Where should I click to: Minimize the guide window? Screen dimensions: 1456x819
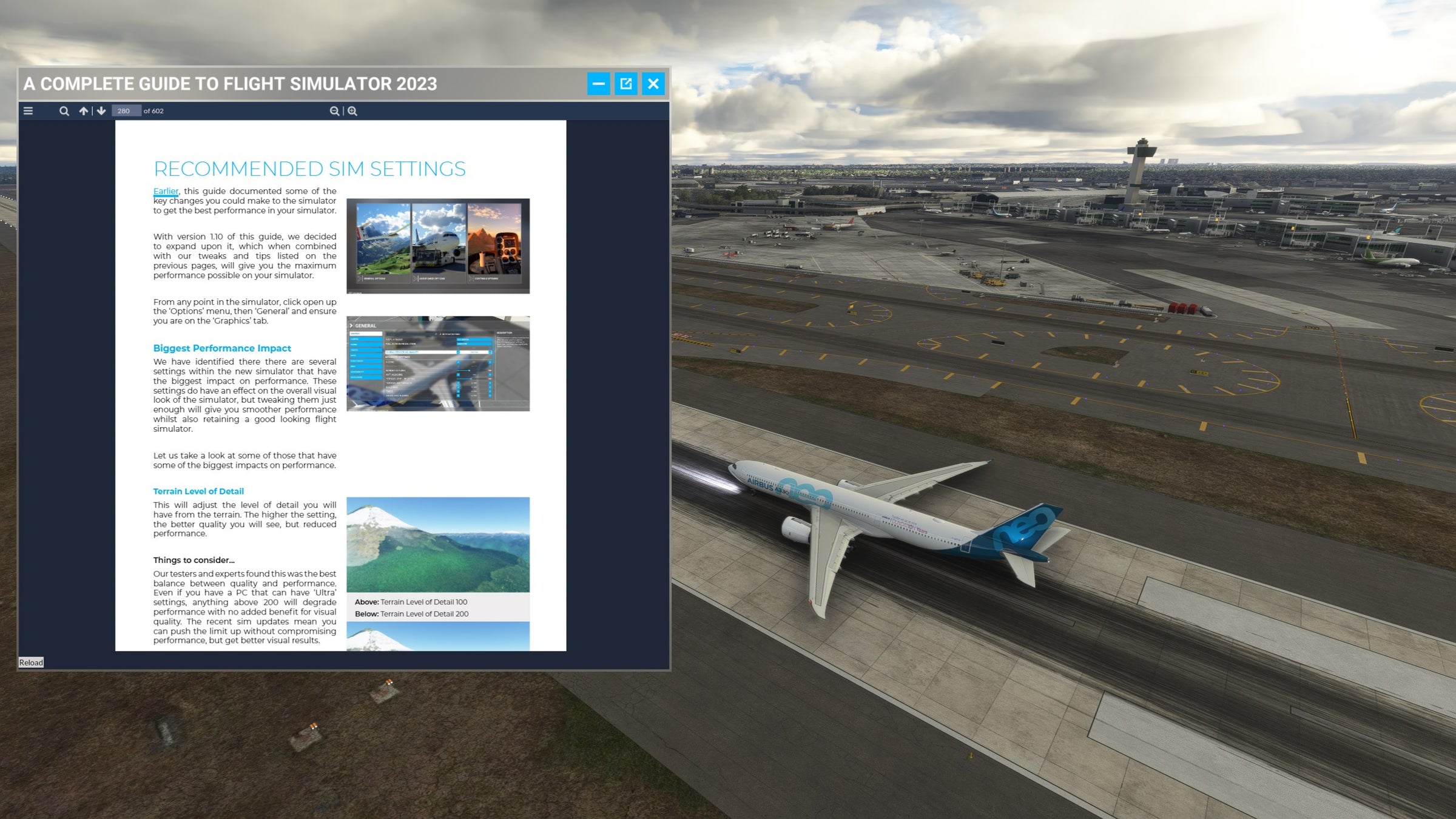(599, 84)
